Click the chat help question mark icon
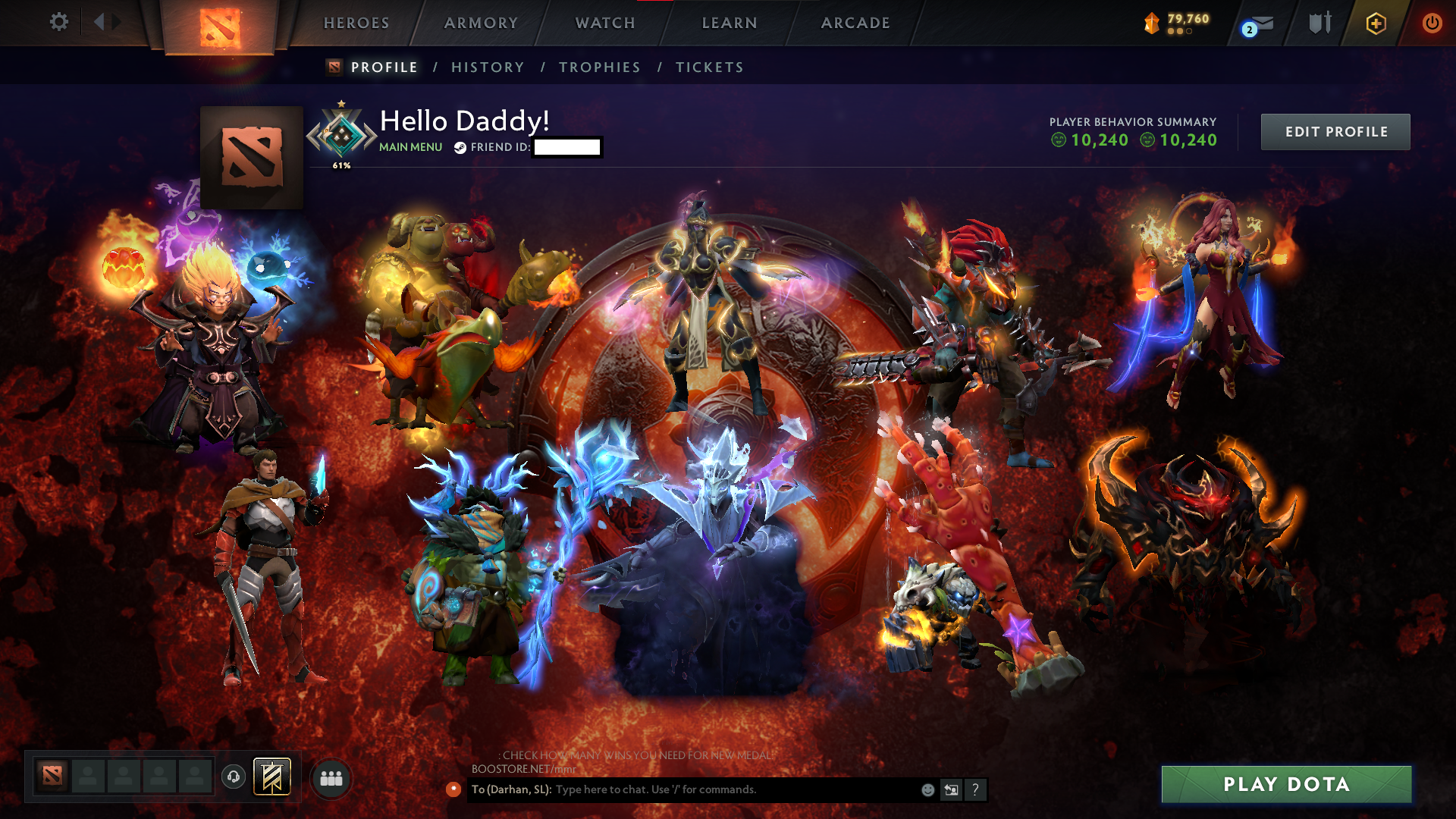The height and width of the screenshot is (819, 1456). coord(975,789)
